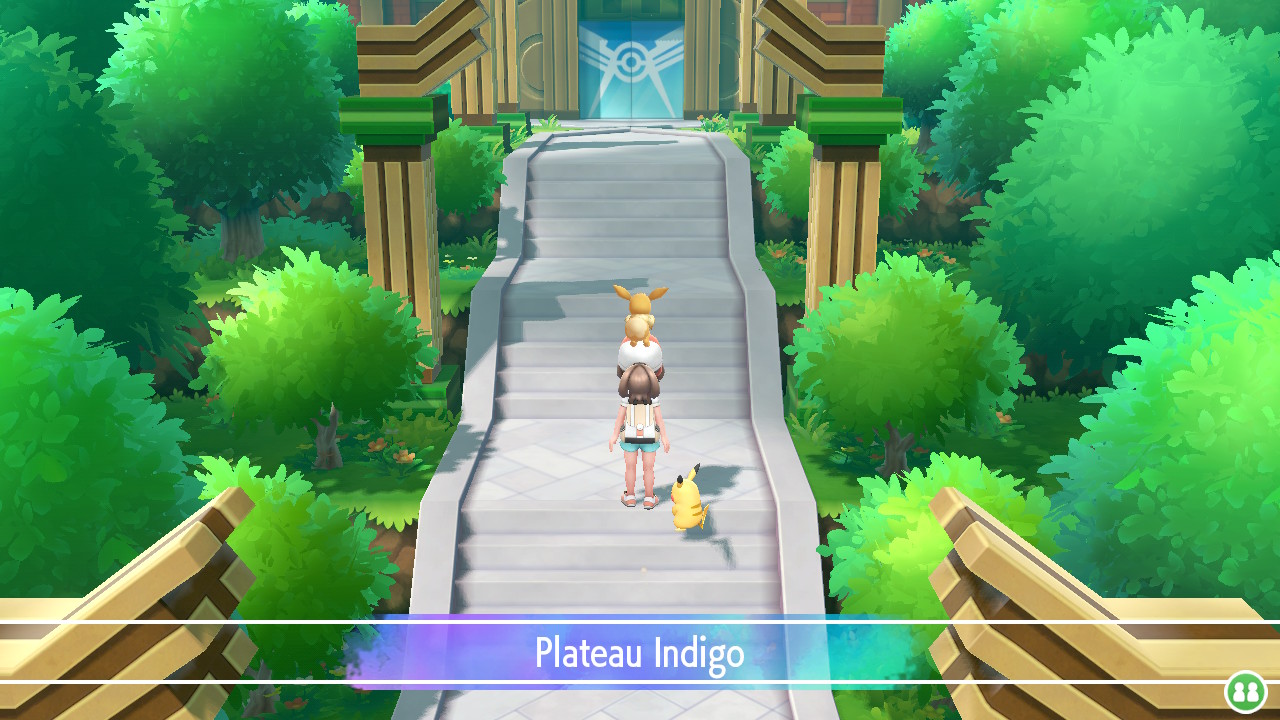This screenshot has width=1280, height=720.
Task: Click the green two-player support icon
Action: tap(1246, 691)
